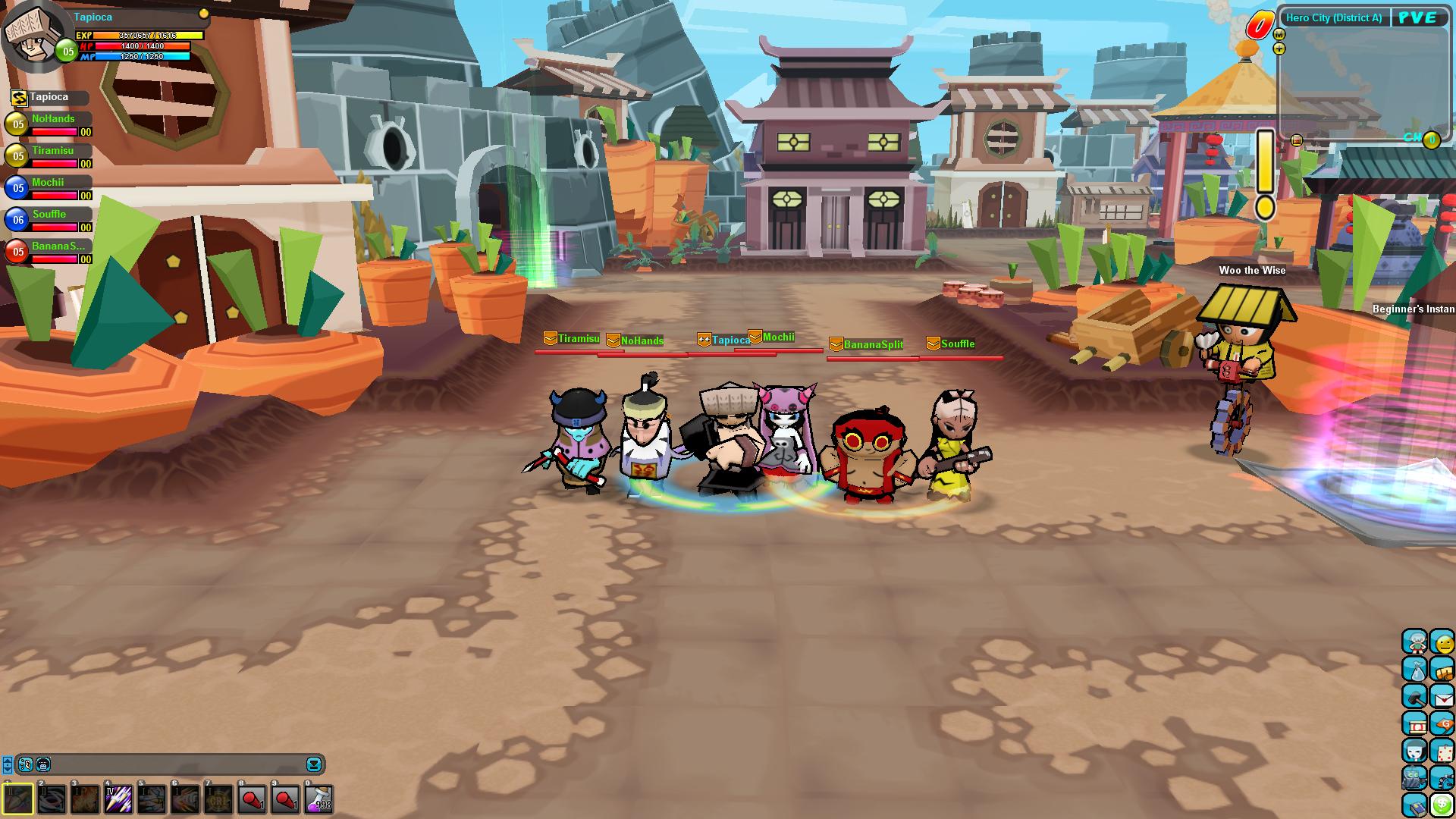Open the character info icon
Image resolution: width=1456 pixels, height=819 pixels.
[x=1414, y=642]
